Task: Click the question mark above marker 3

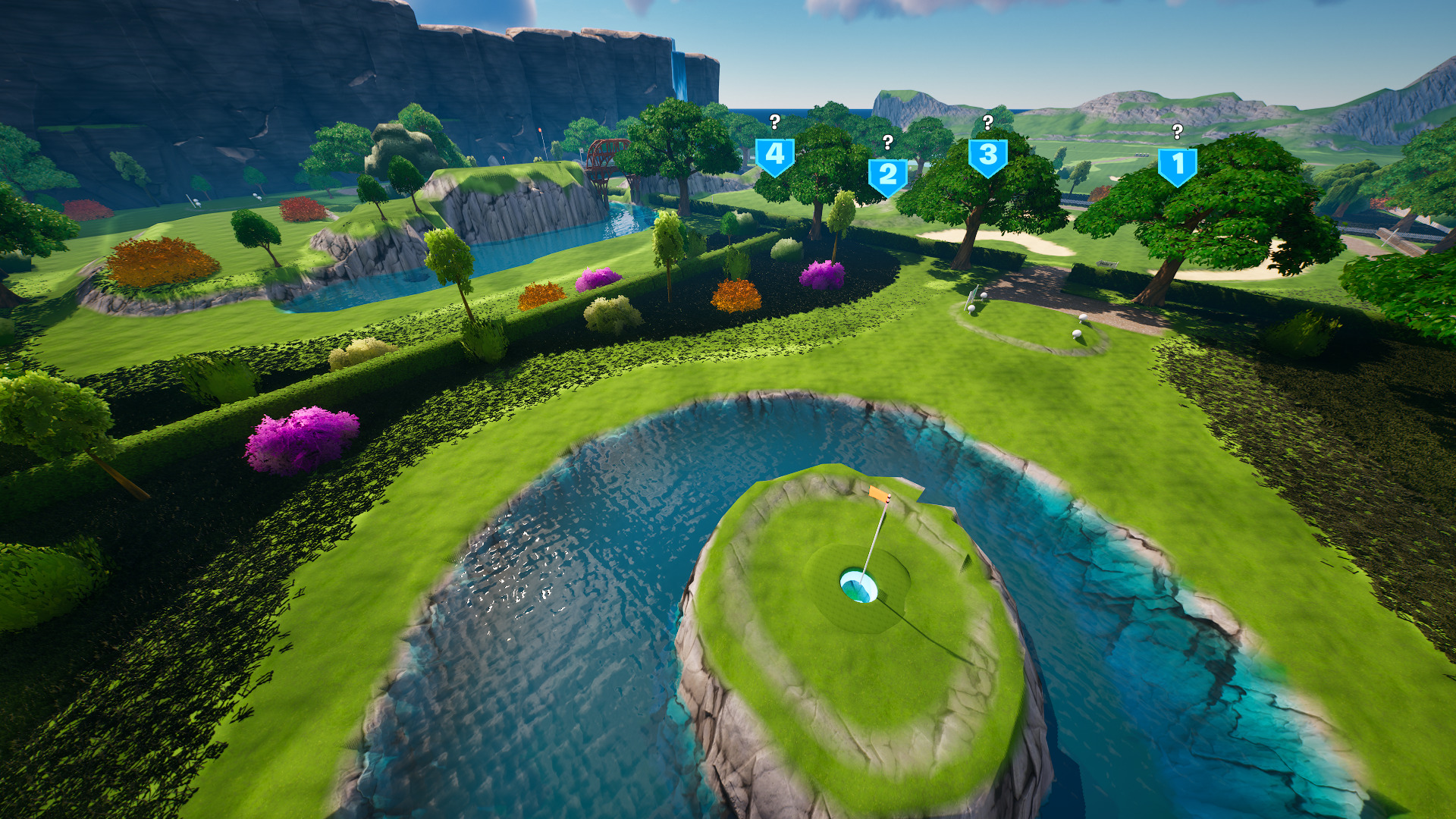Action: 987,122
